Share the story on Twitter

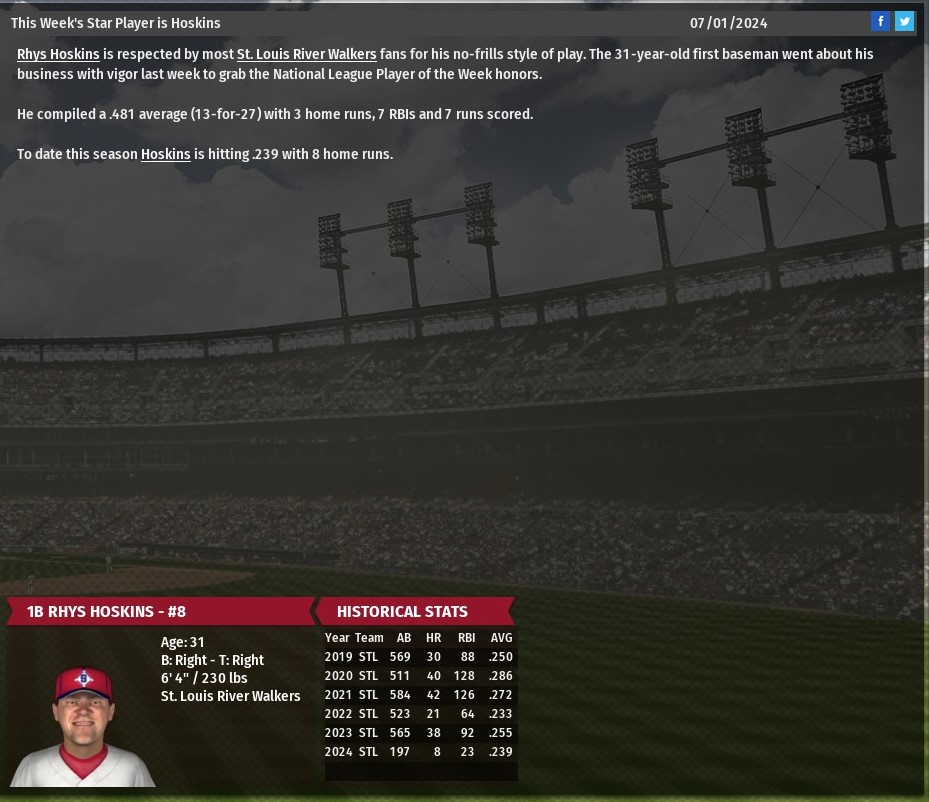904,21
